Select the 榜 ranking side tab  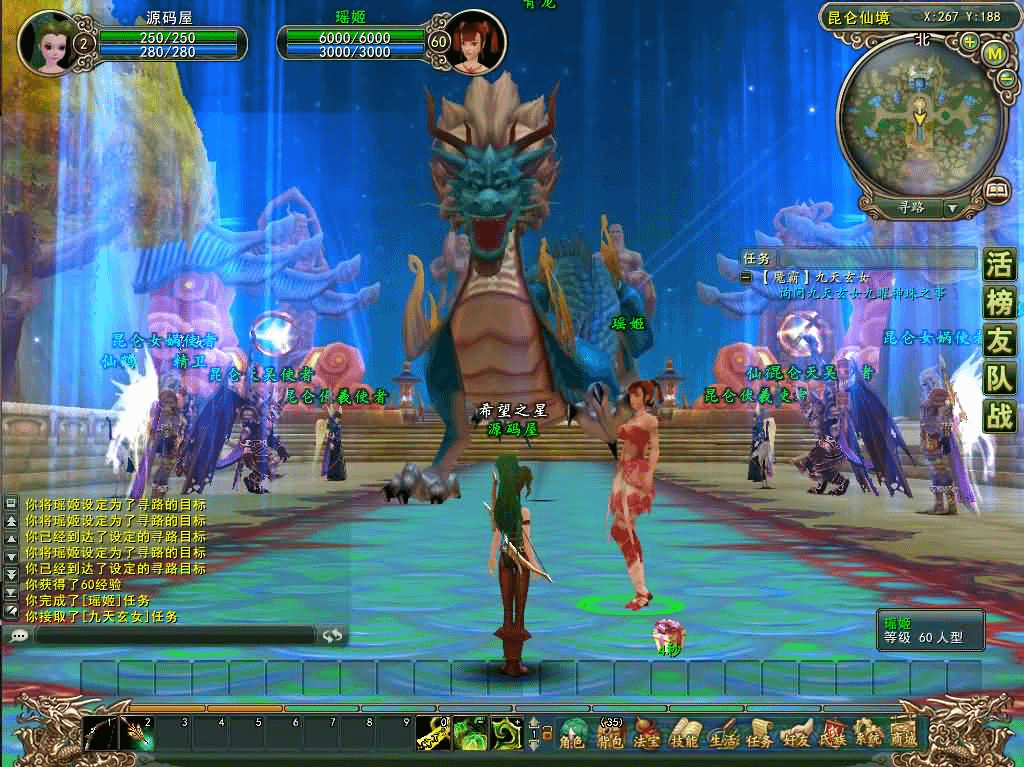[x=999, y=302]
